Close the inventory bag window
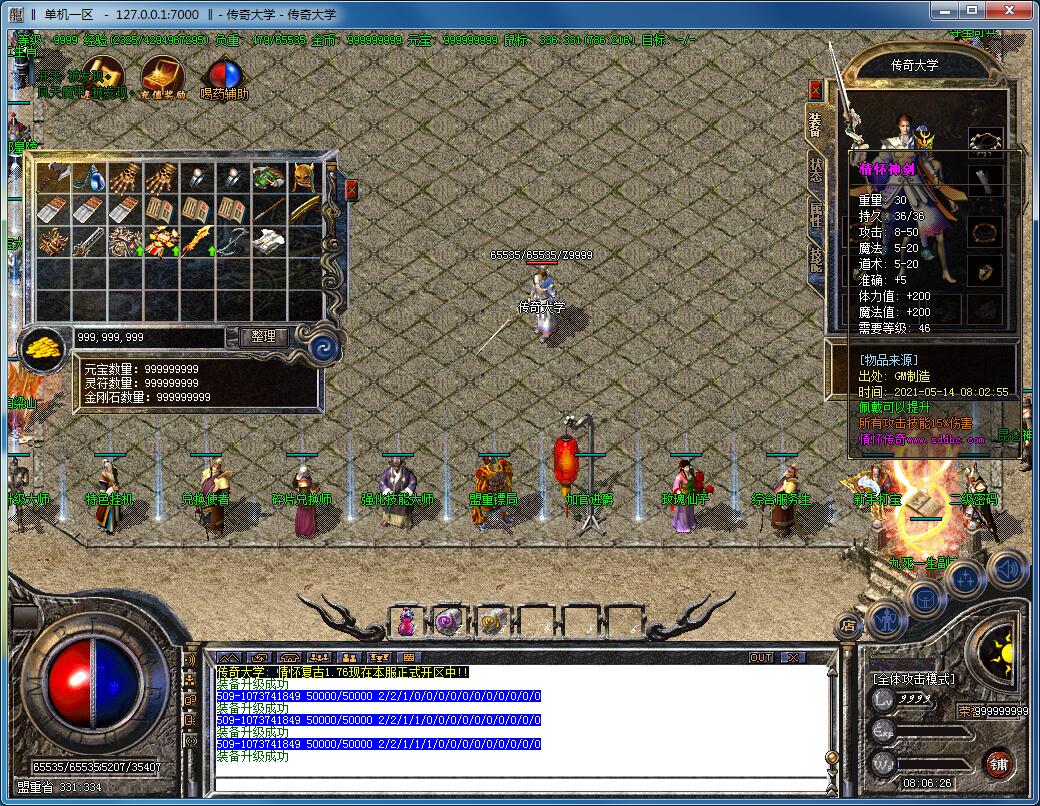 [x=352, y=190]
